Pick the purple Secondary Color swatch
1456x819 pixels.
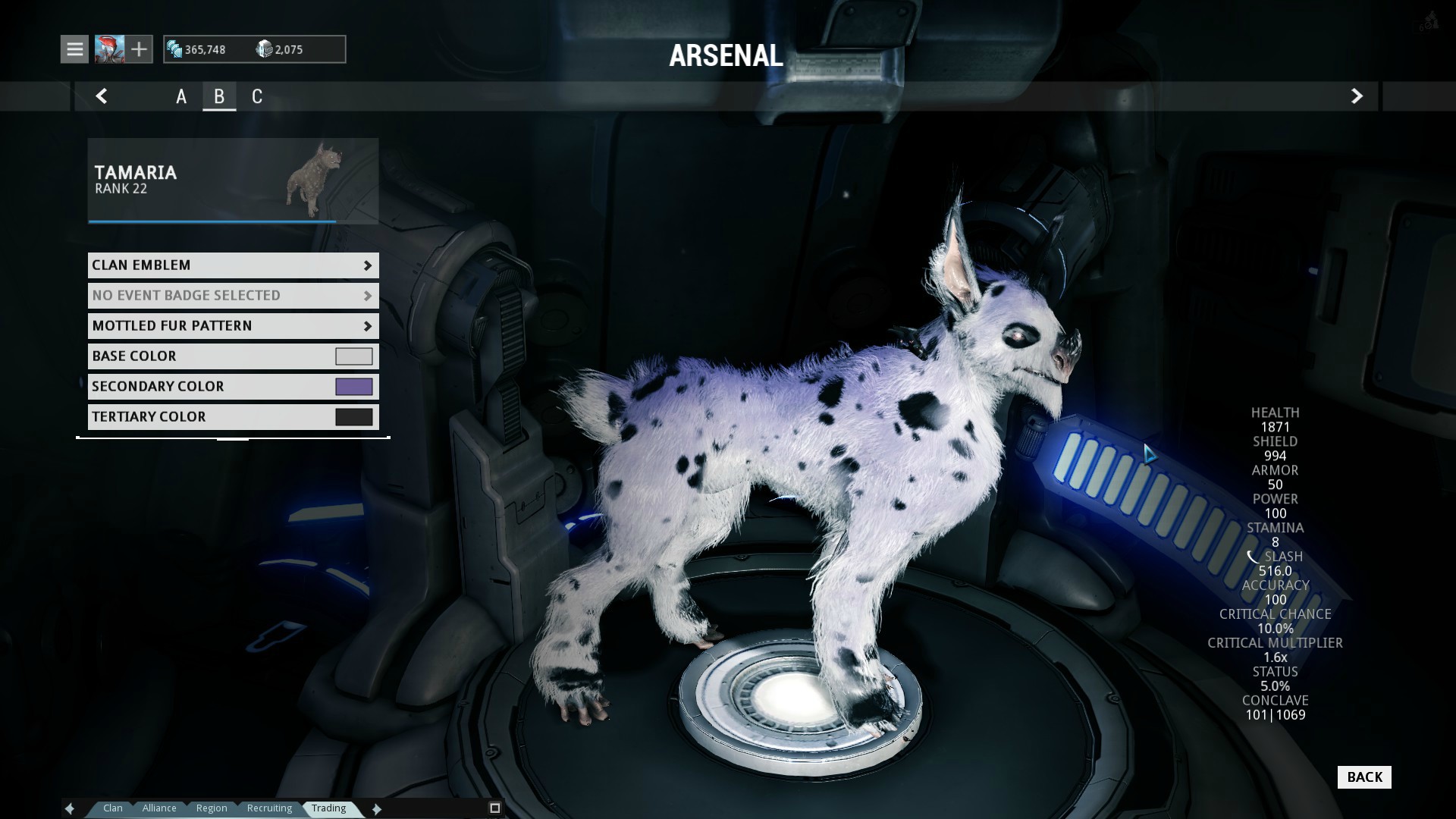coord(353,387)
